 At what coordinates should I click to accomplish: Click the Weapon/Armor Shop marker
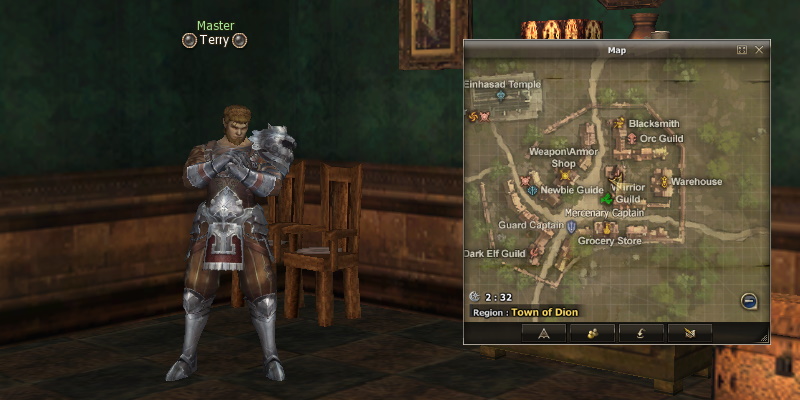pos(564,176)
